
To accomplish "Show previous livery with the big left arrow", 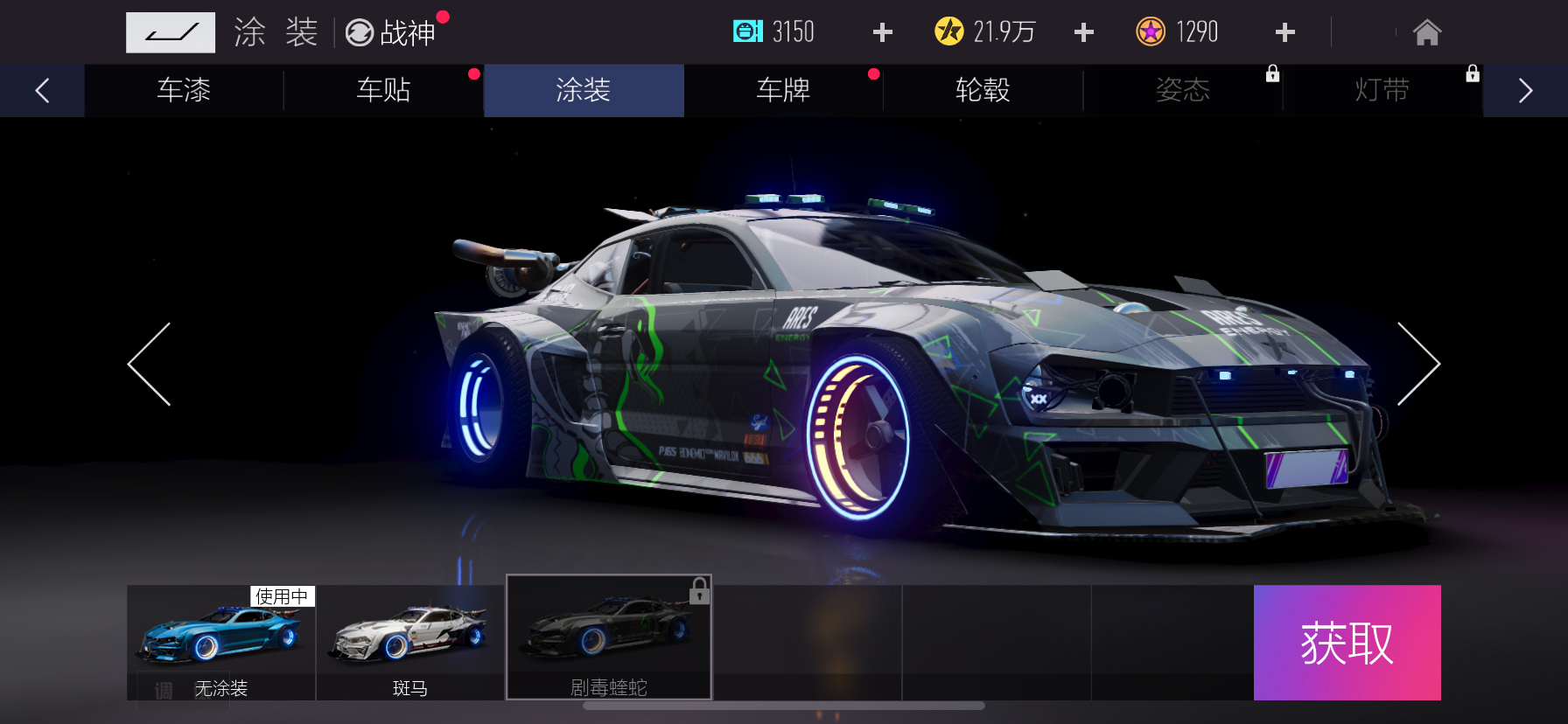I will (150, 364).
